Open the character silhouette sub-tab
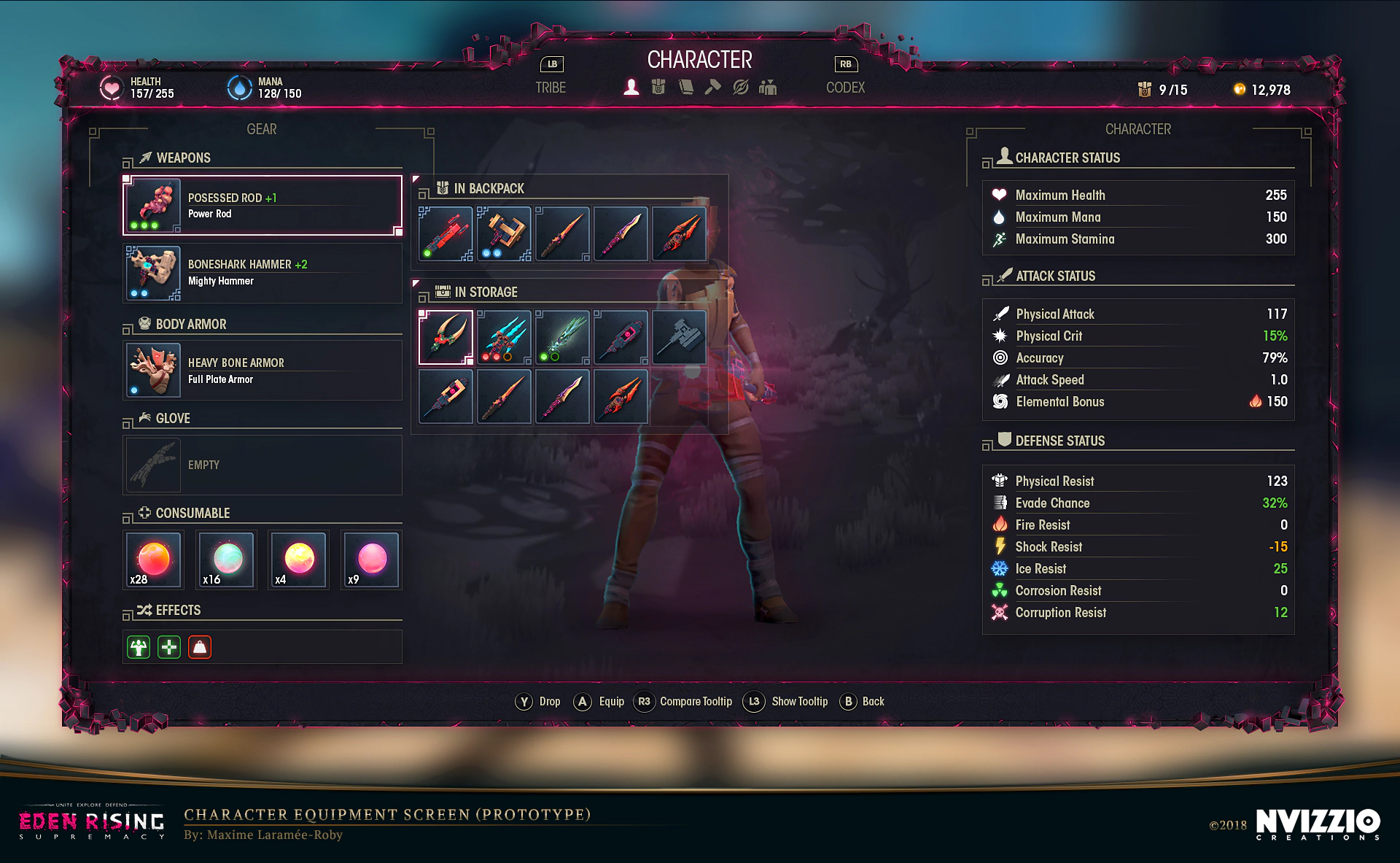The height and width of the screenshot is (863, 1400). (631, 88)
